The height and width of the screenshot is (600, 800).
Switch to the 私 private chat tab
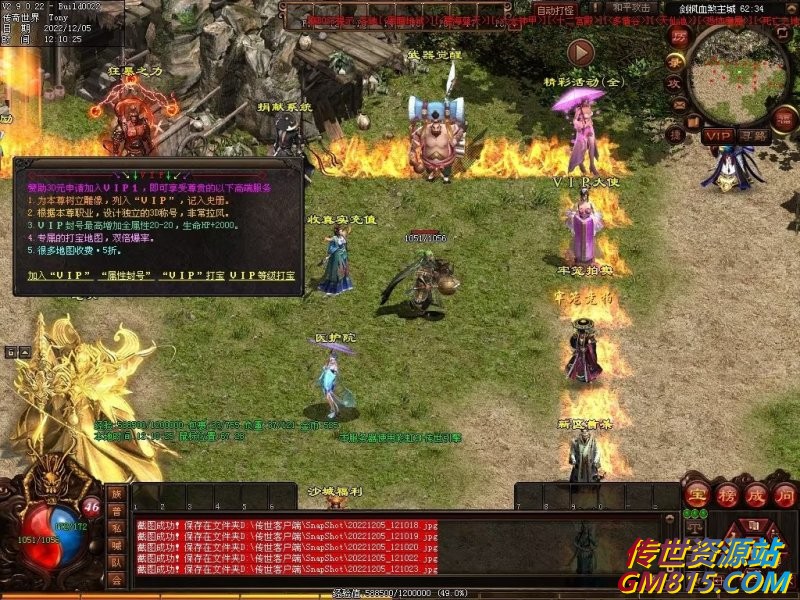click(x=117, y=528)
